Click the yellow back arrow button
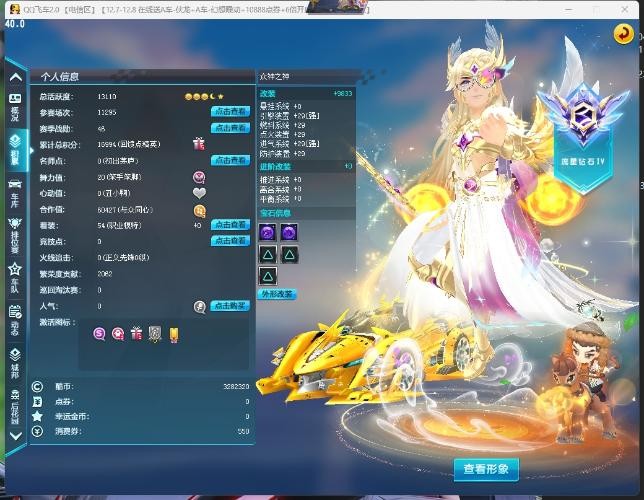 coord(622,34)
